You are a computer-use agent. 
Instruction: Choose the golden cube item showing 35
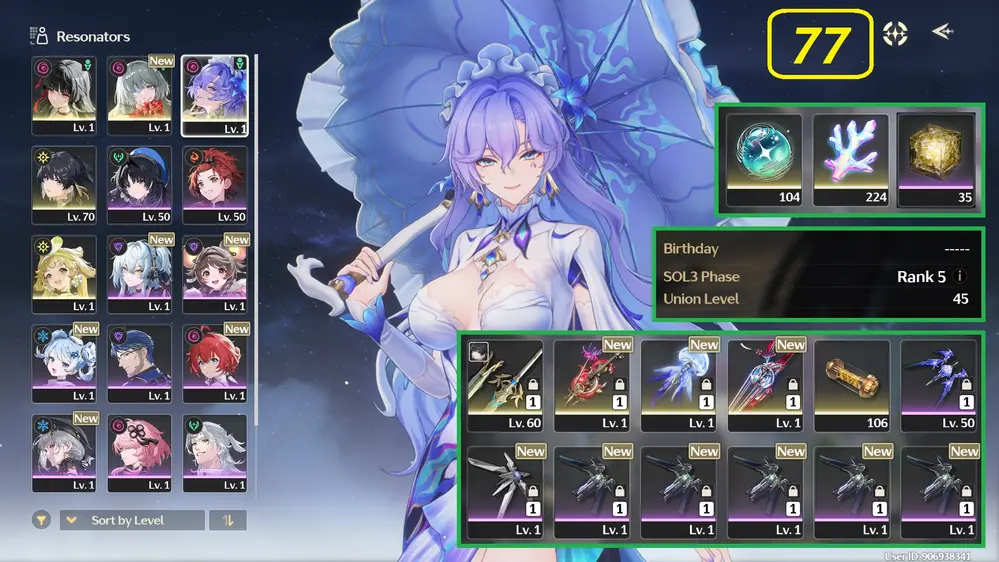tap(936, 160)
